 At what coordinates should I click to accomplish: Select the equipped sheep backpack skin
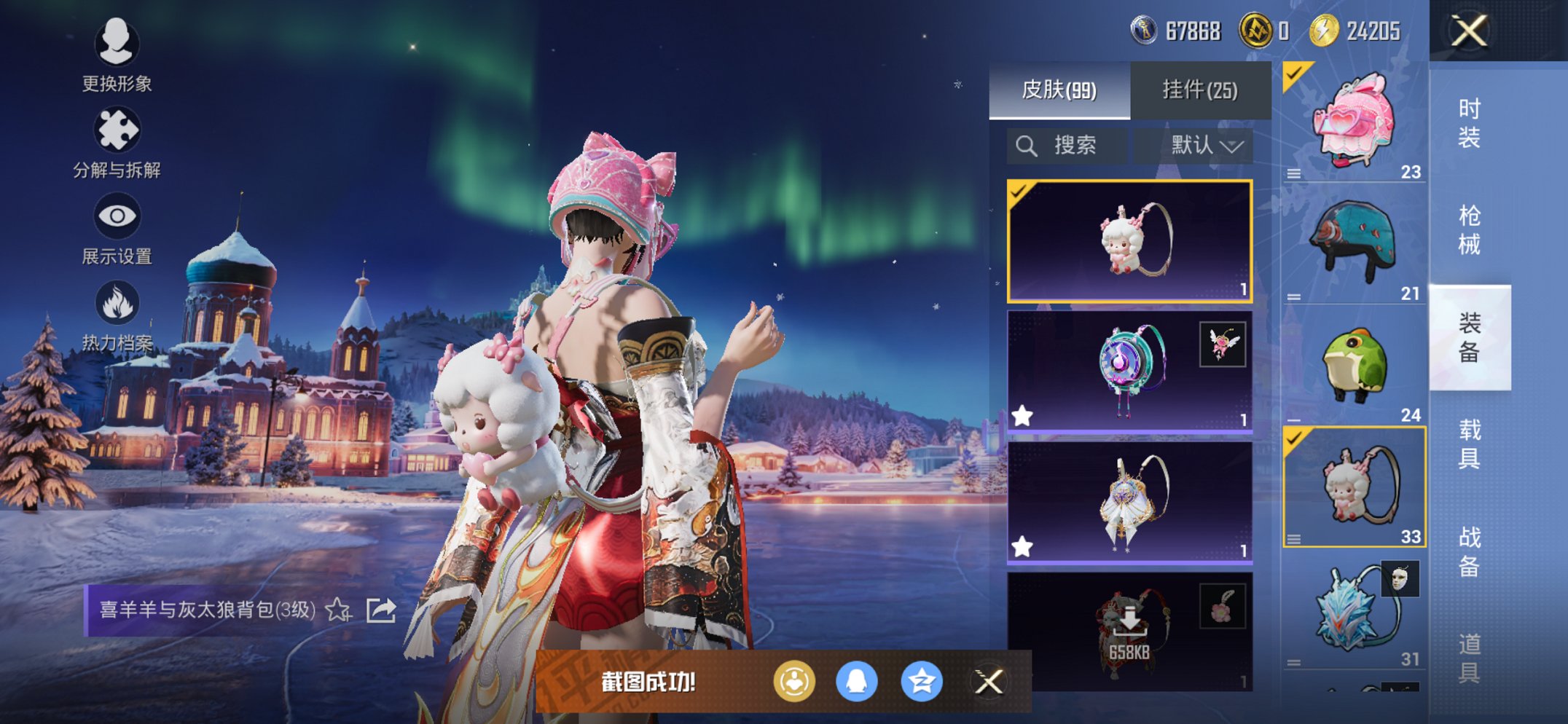pos(1129,241)
